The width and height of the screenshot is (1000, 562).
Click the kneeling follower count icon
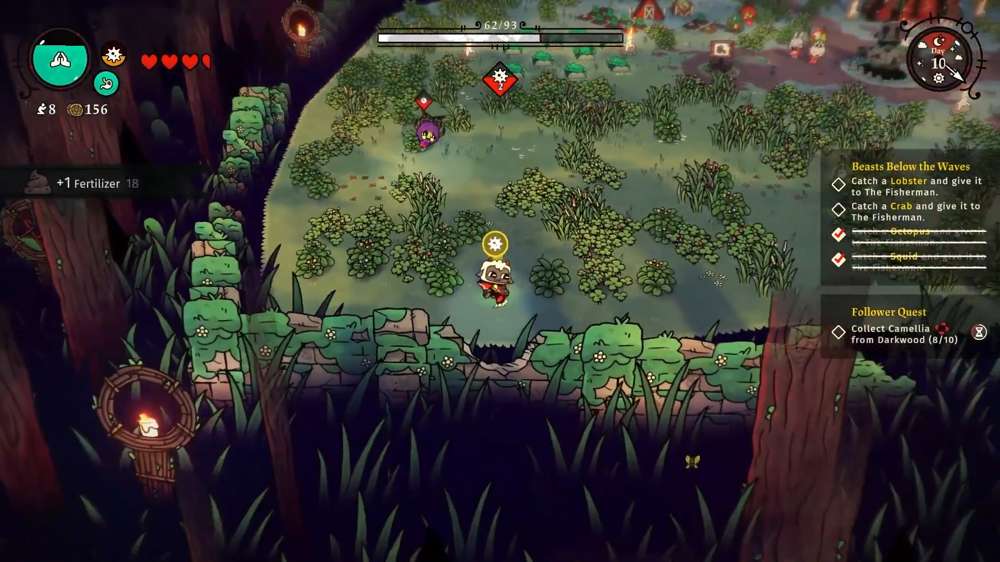tap(41, 110)
